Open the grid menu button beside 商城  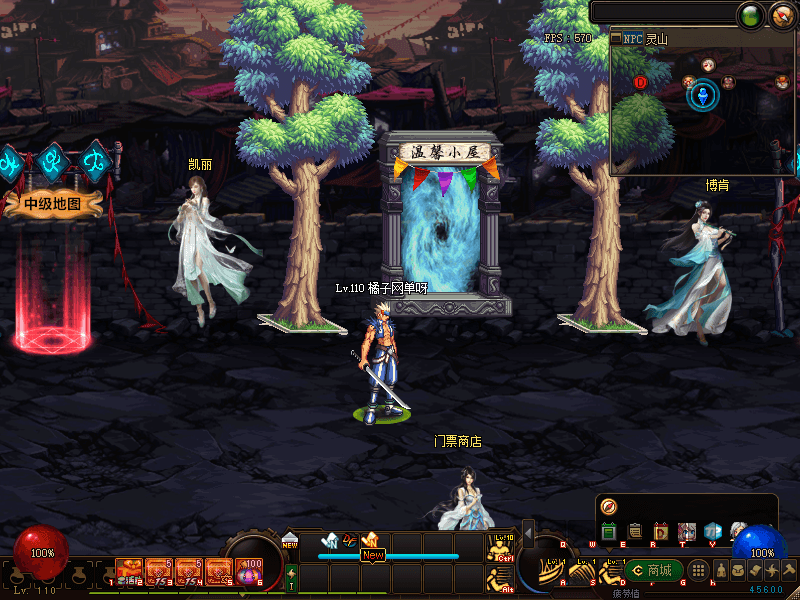click(699, 570)
